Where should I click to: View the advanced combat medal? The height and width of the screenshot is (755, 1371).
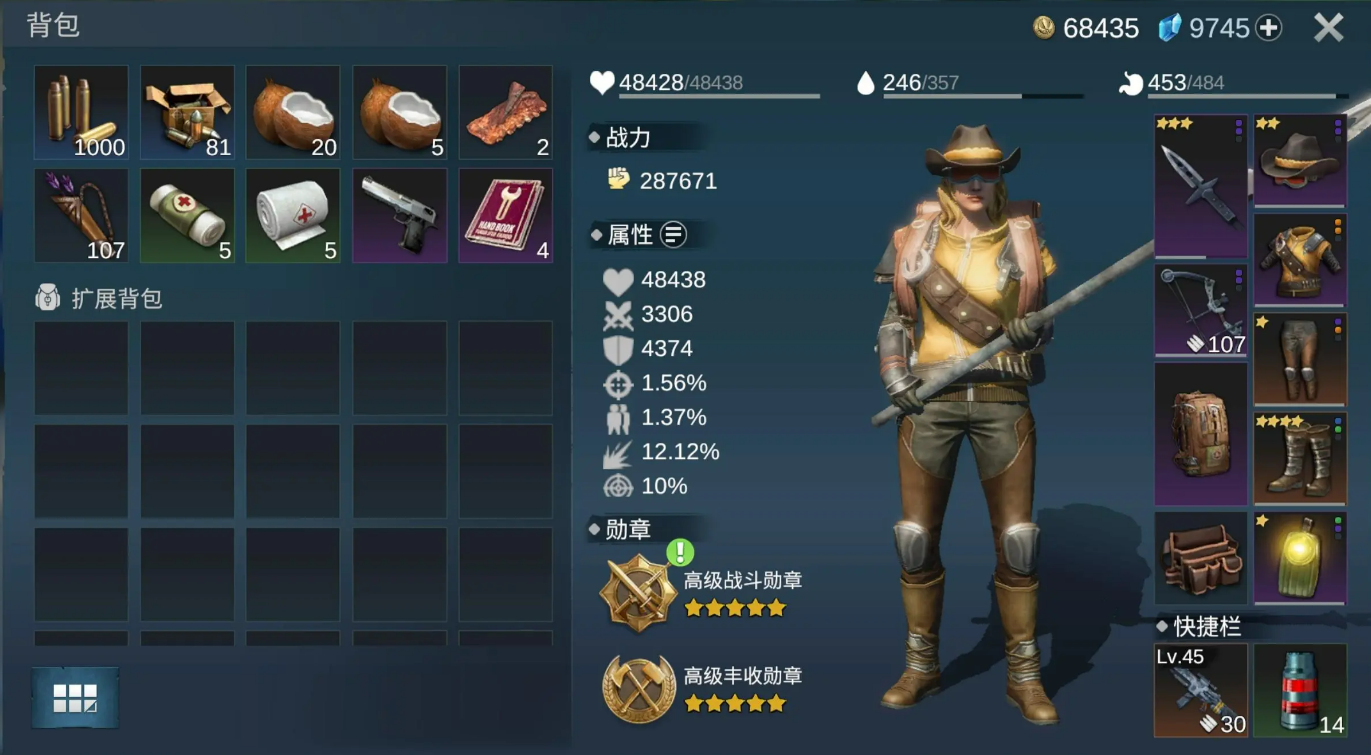pyautogui.click(x=638, y=592)
